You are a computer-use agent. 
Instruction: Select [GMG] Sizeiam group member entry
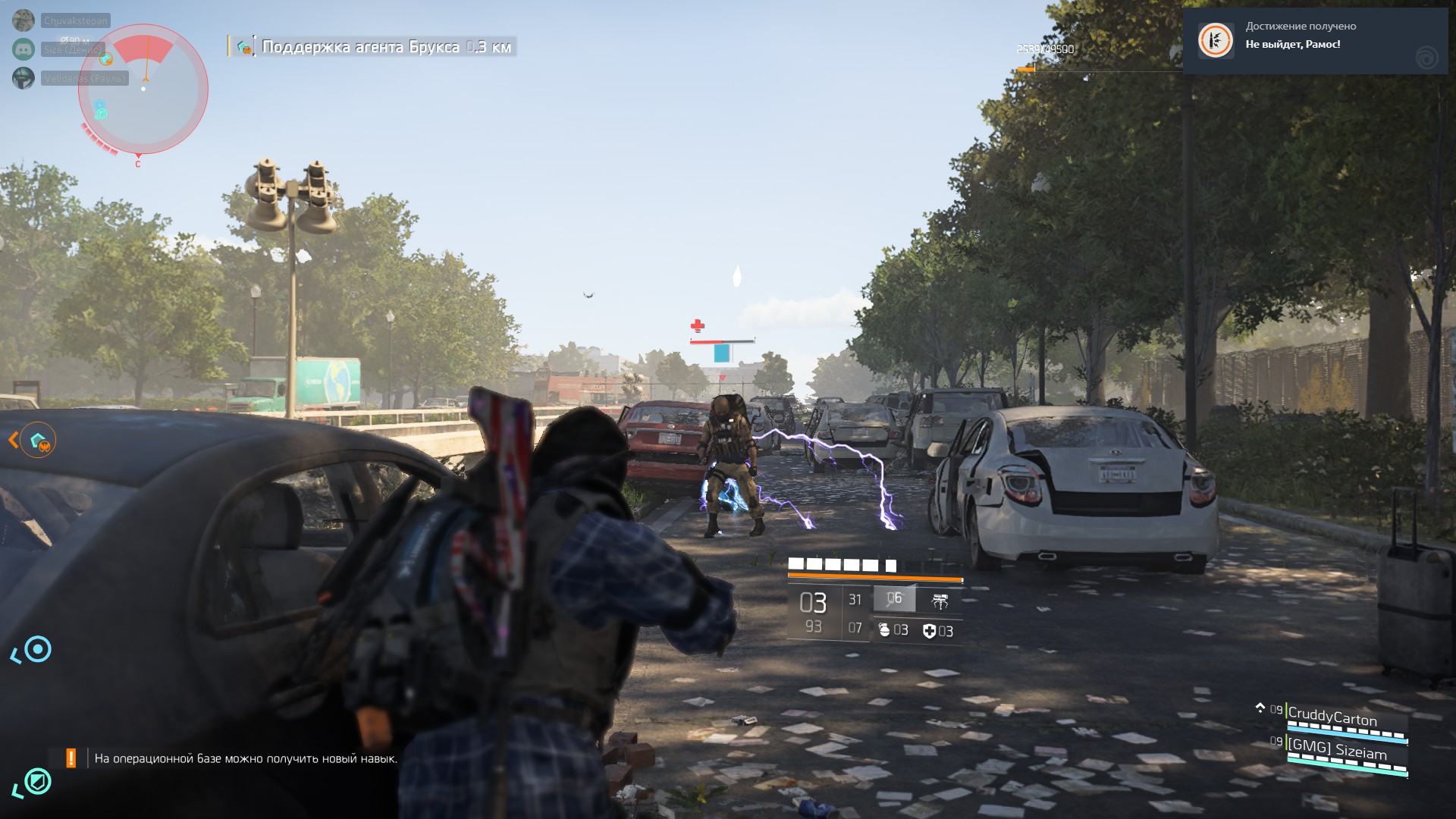pyautogui.click(x=1337, y=750)
